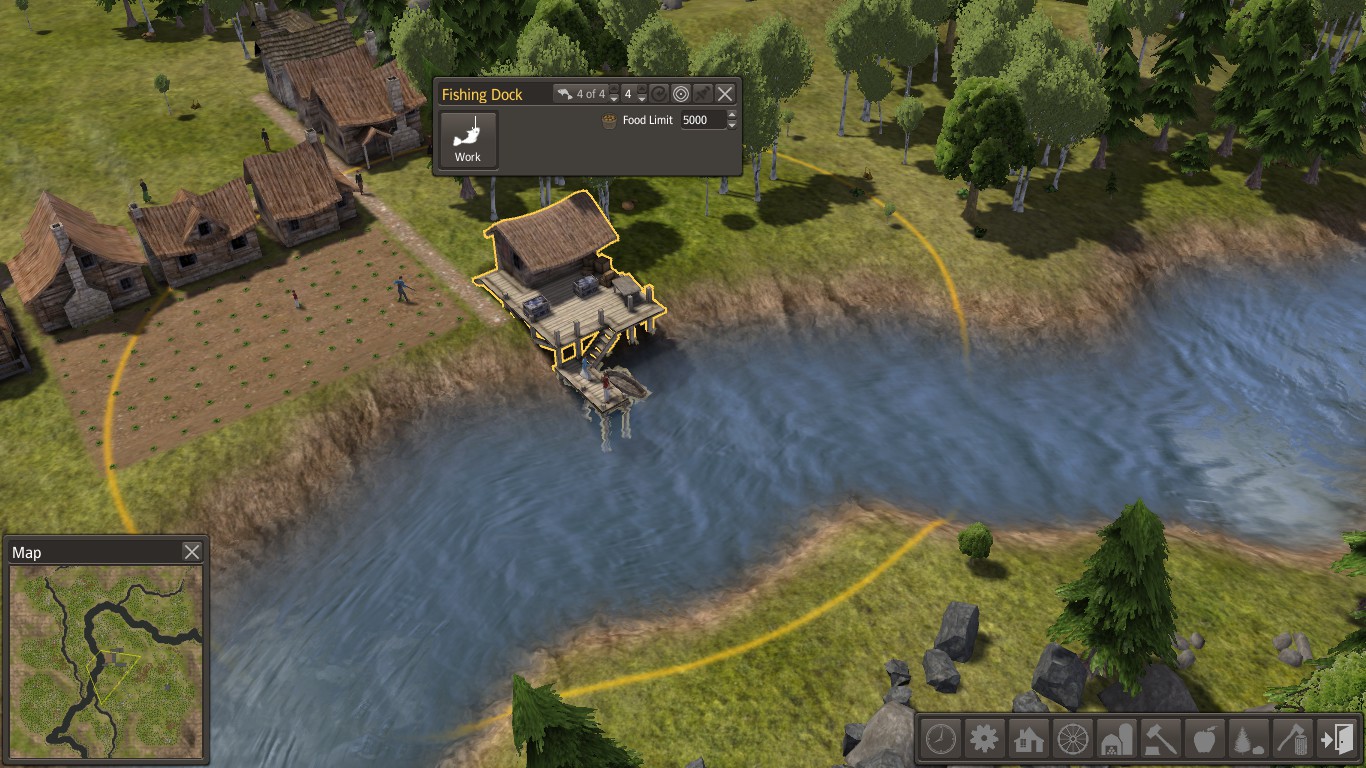This screenshot has width=1366, height=768.
Task: Open the gear tools menu
Action: tap(984, 740)
